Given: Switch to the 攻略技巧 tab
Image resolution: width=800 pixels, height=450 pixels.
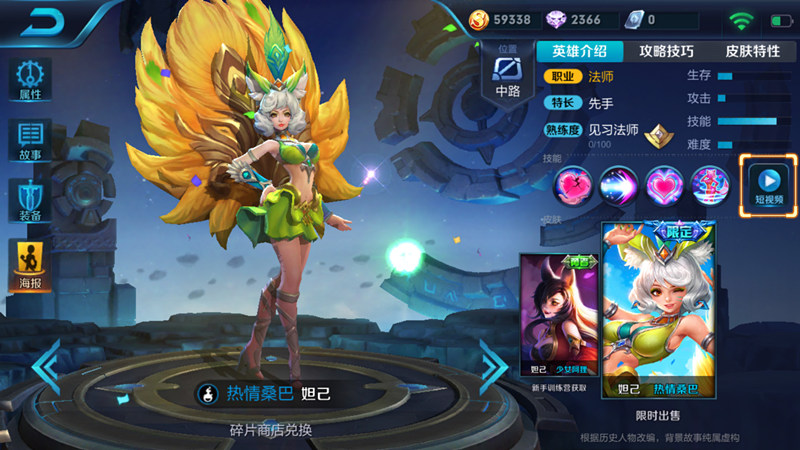Looking at the screenshot, I should tap(668, 51).
